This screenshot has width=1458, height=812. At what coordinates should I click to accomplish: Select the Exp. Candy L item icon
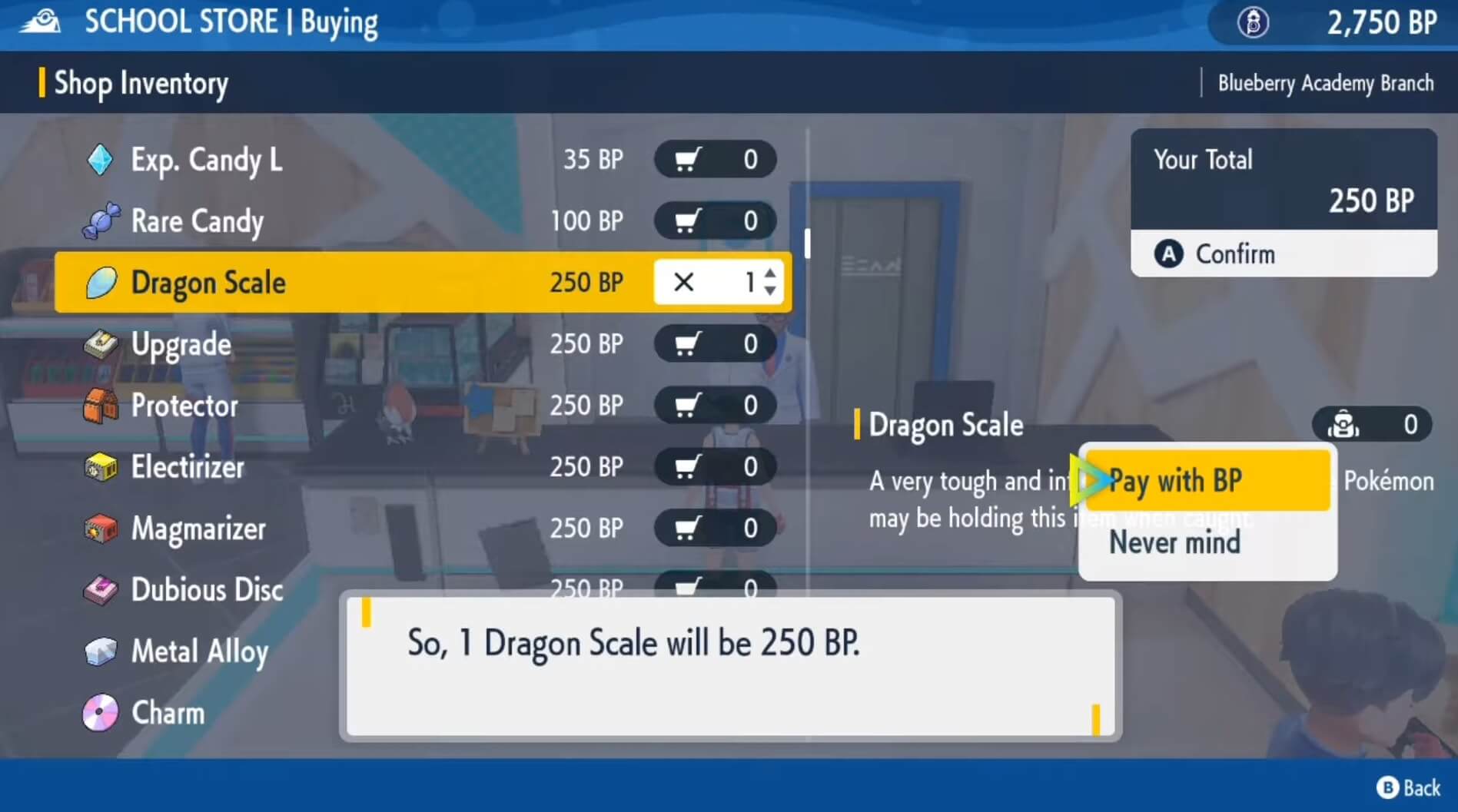pos(101,160)
